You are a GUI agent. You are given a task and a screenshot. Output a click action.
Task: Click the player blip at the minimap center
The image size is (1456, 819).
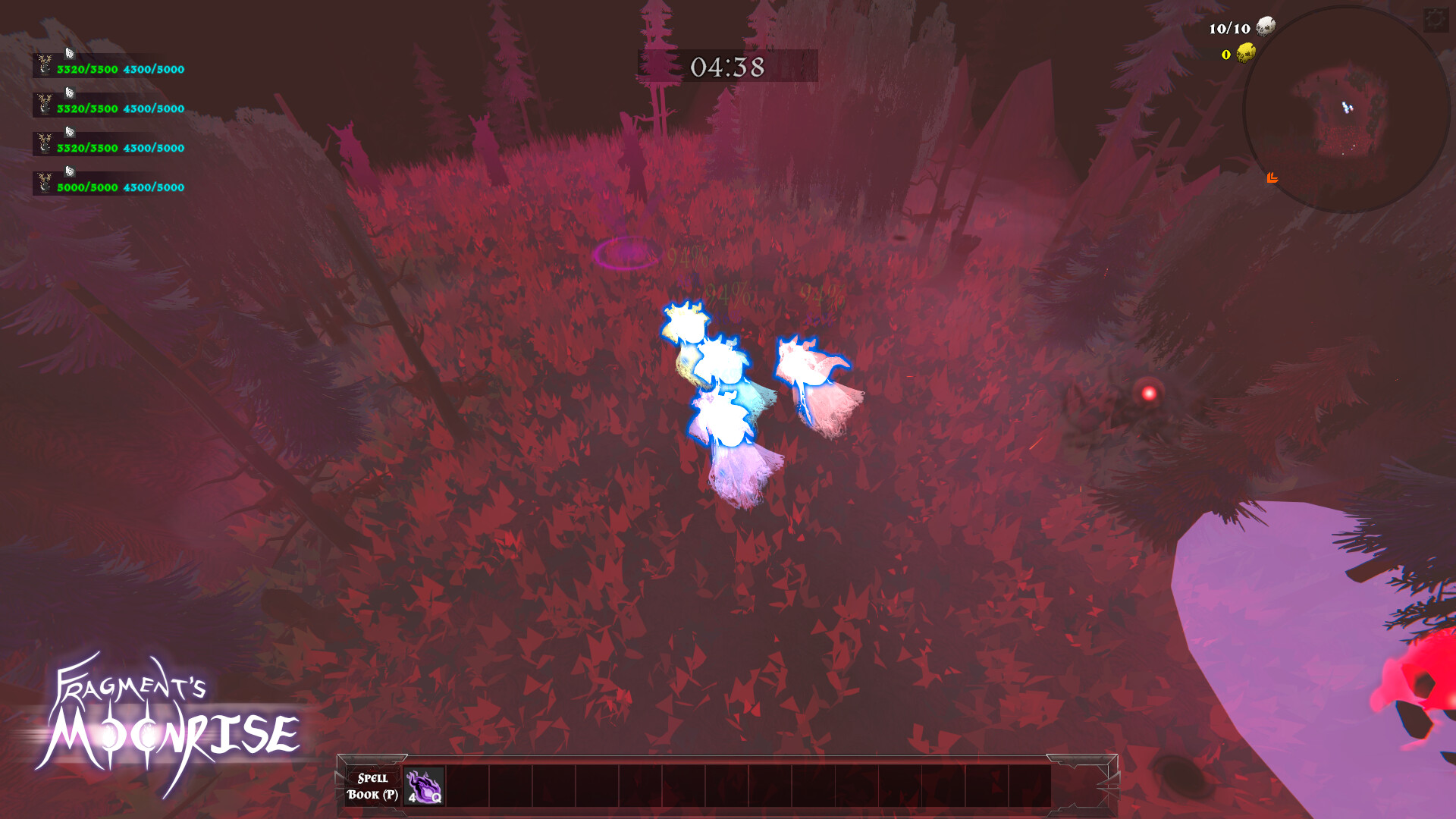pos(1348,107)
